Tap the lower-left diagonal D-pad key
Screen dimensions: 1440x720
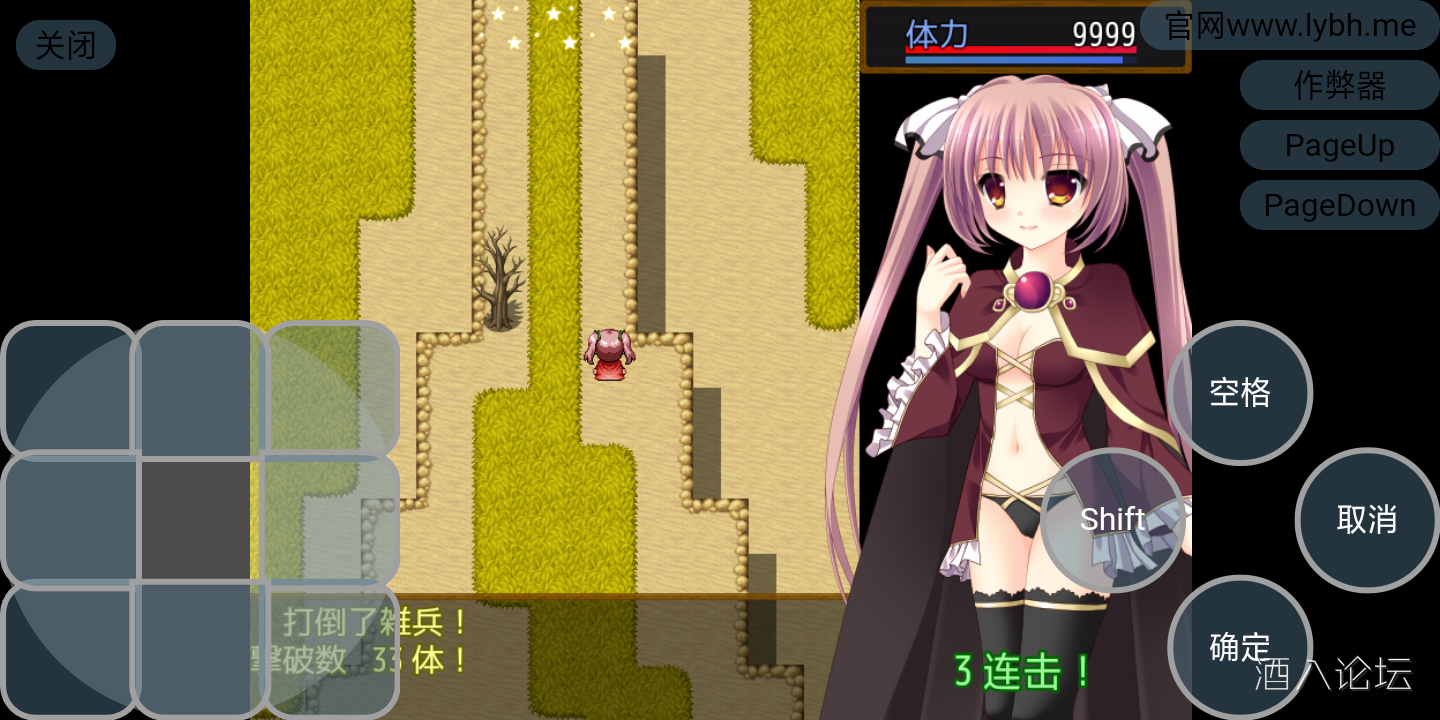point(65,650)
